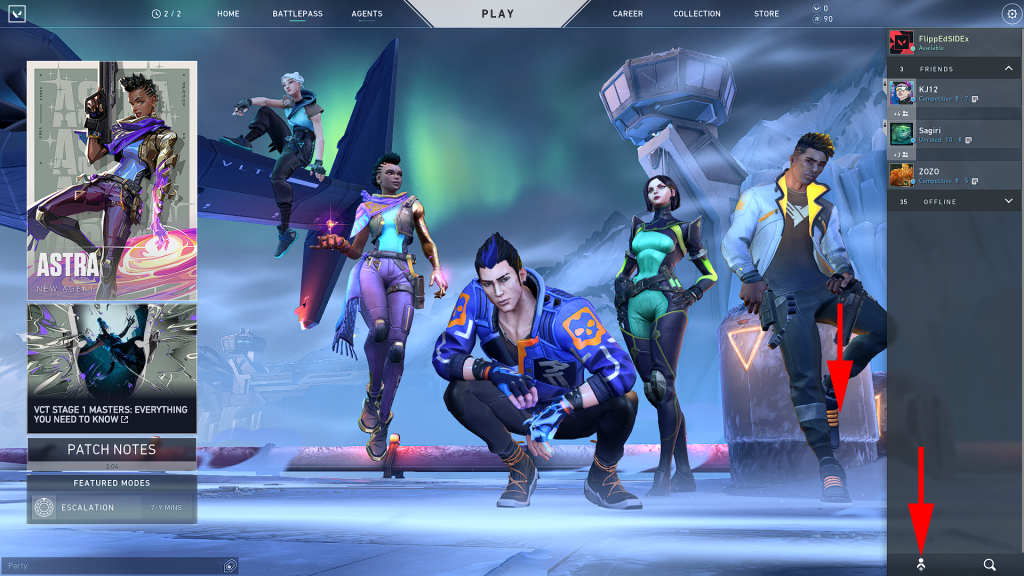The image size is (1024, 576).
Task: Open the Career tab
Action: point(628,14)
